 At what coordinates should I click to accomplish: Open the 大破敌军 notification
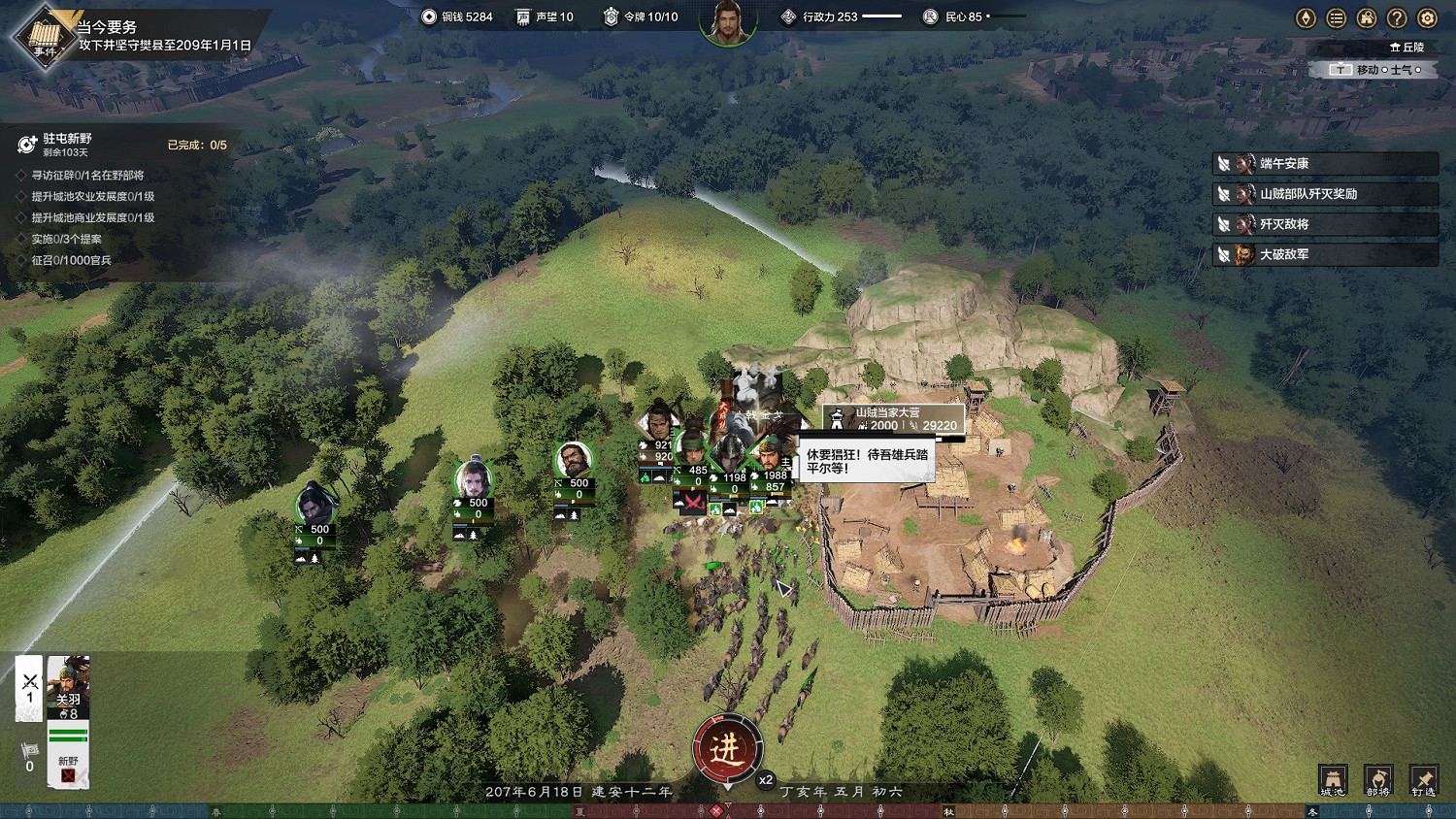coord(1326,254)
